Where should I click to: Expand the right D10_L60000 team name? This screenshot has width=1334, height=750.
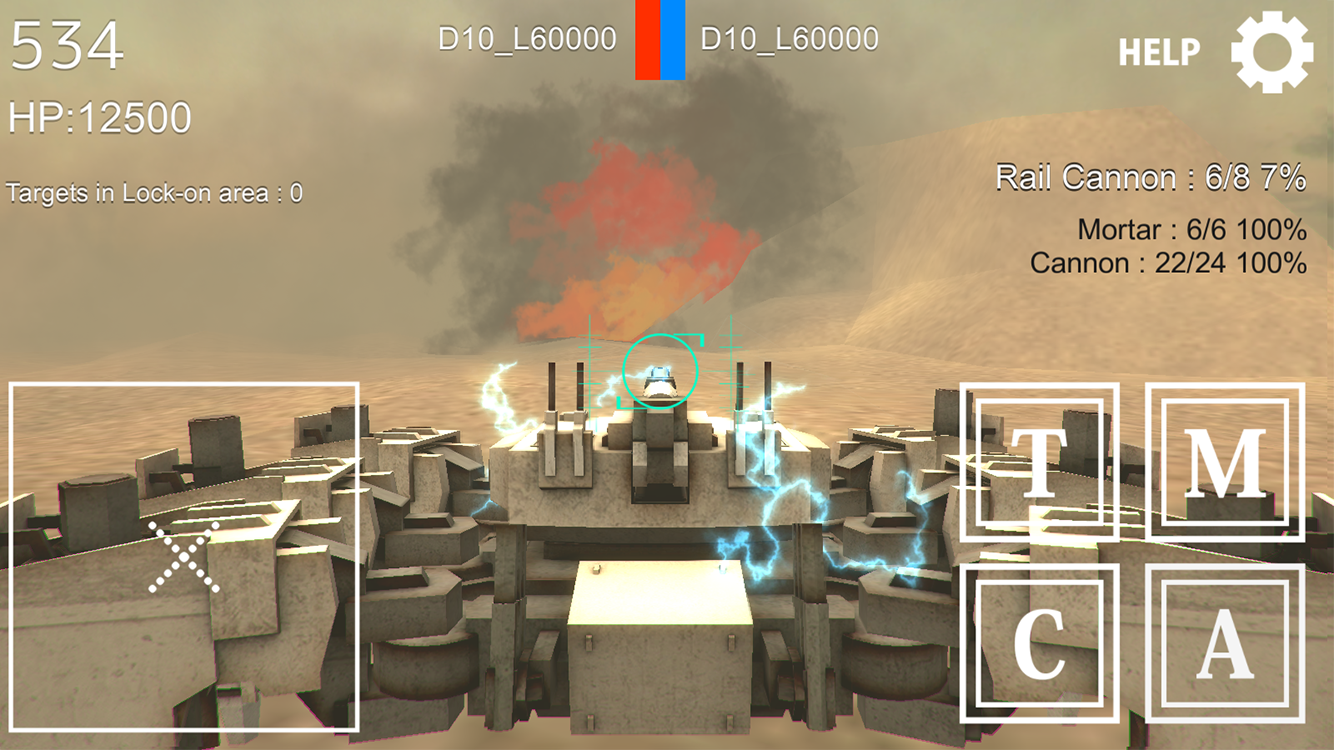[788, 38]
